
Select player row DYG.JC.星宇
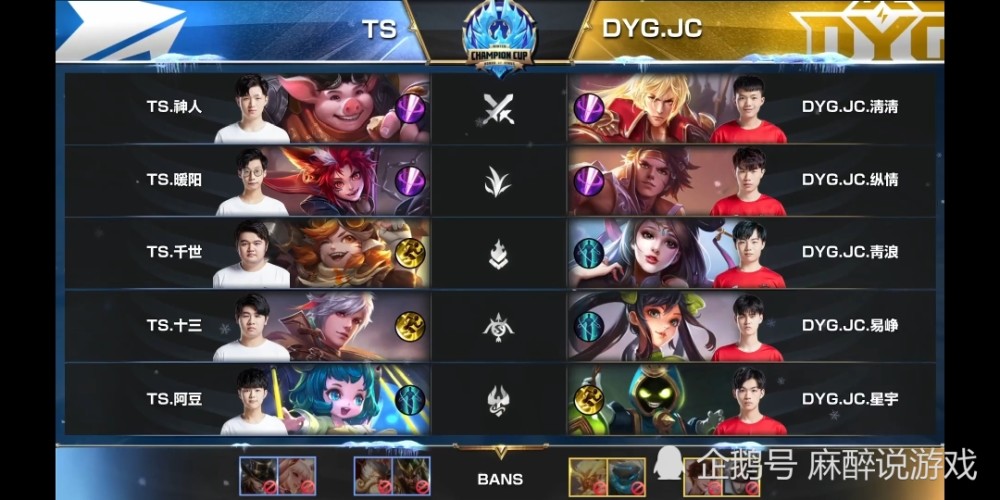coord(849,399)
